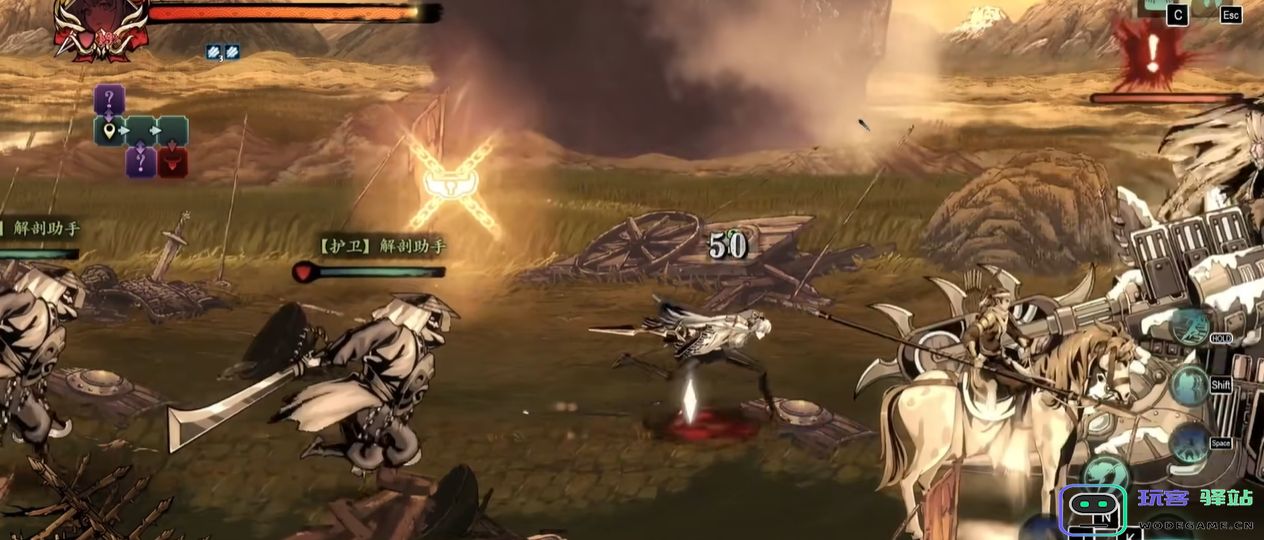This screenshot has height=540, width=1264.
Task: Use the skill icon labeled Space
Action: tap(1190, 441)
